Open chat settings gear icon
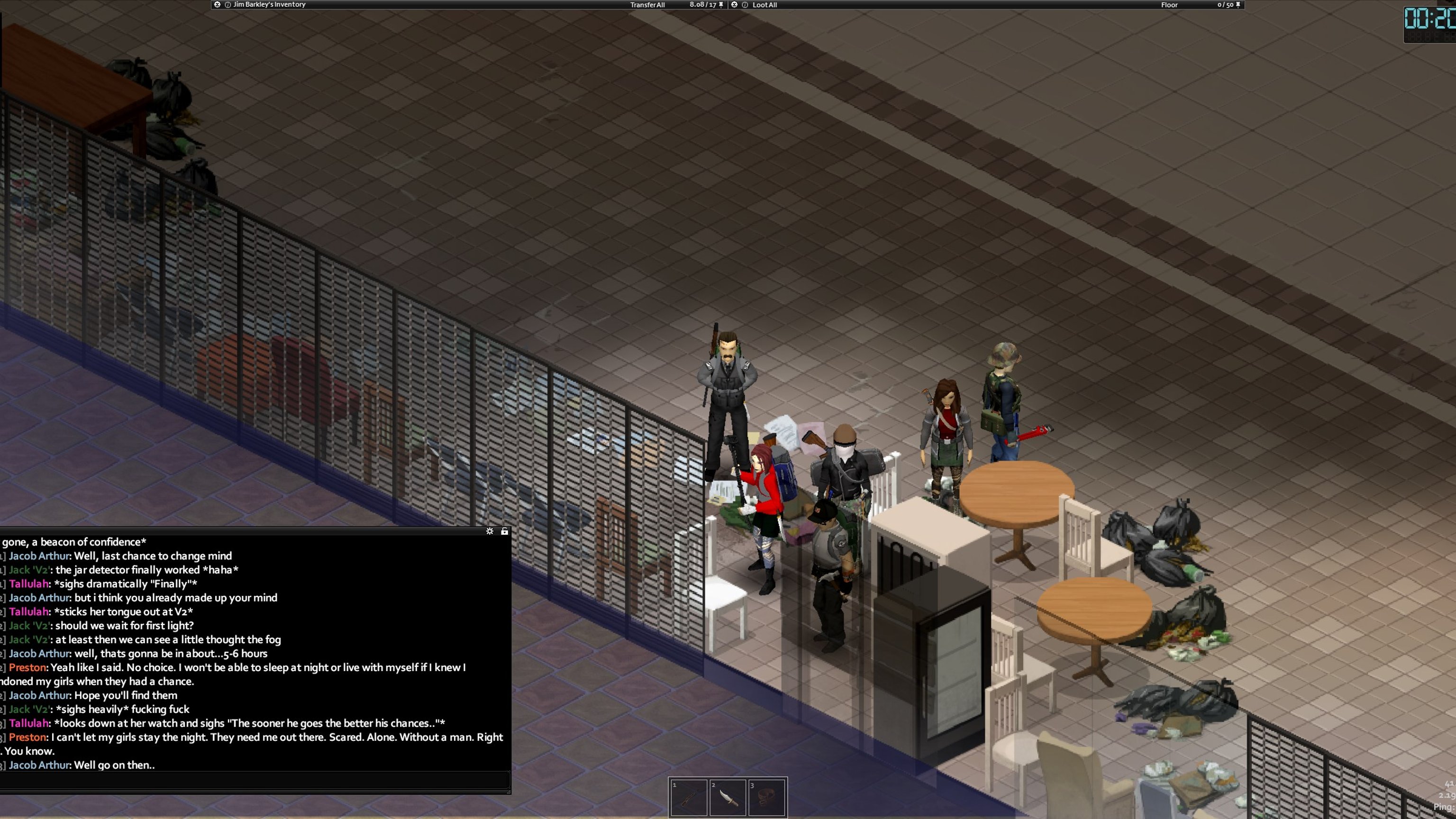This screenshot has height=819, width=1456. click(x=490, y=531)
